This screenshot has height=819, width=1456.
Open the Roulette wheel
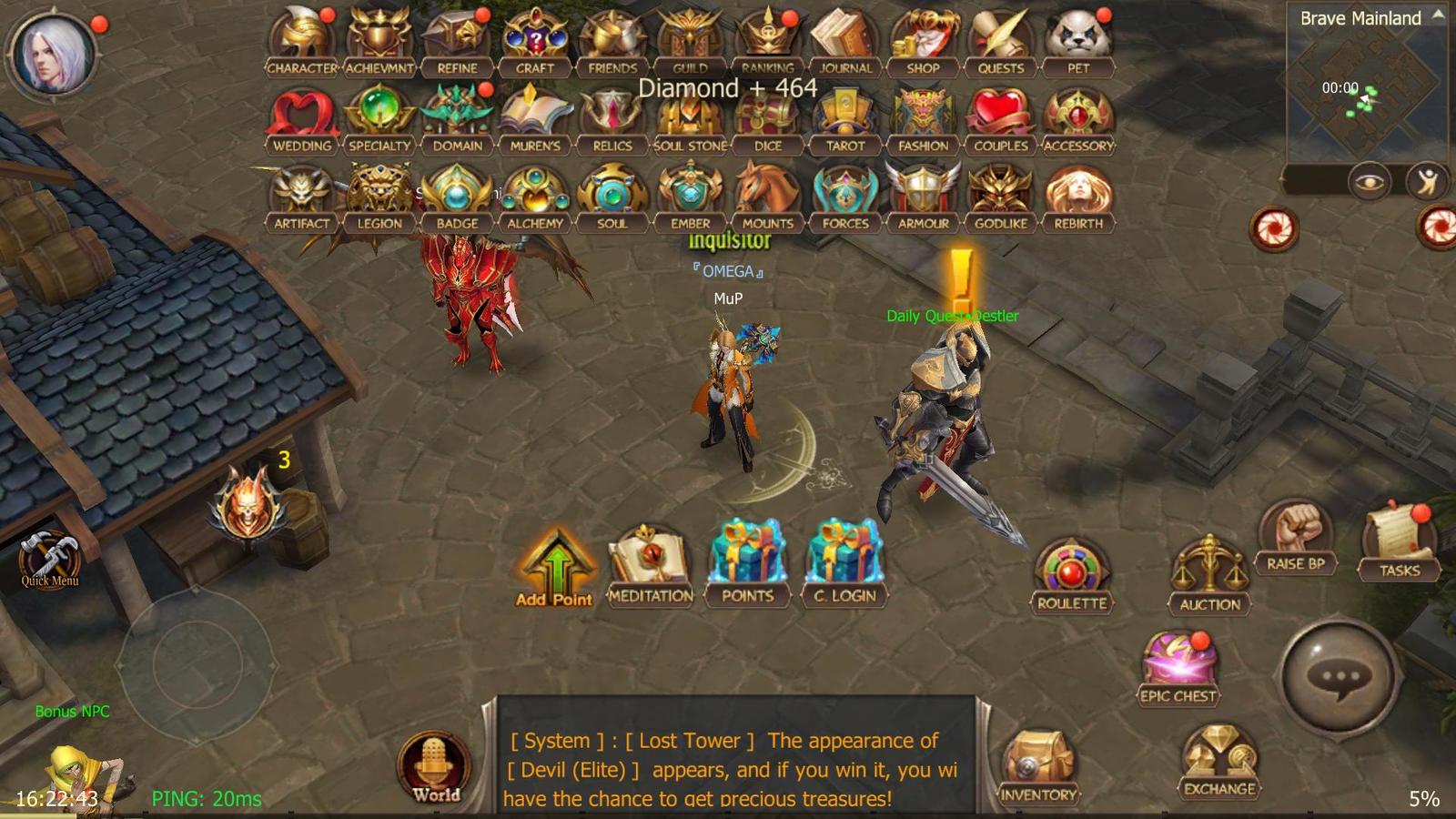pyautogui.click(x=1070, y=569)
